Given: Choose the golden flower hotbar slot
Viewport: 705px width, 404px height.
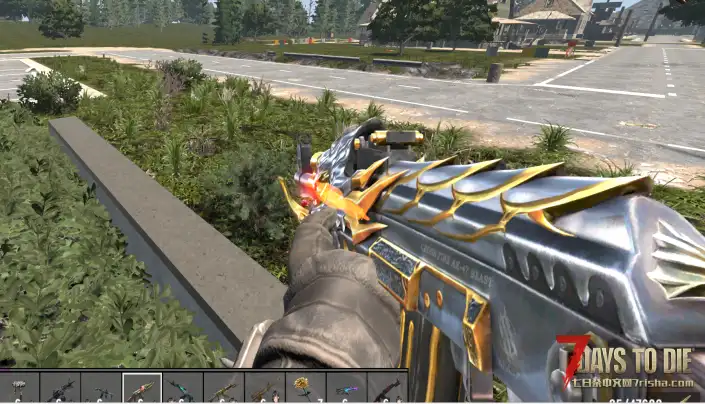Looking at the screenshot, I should point(304,388).
